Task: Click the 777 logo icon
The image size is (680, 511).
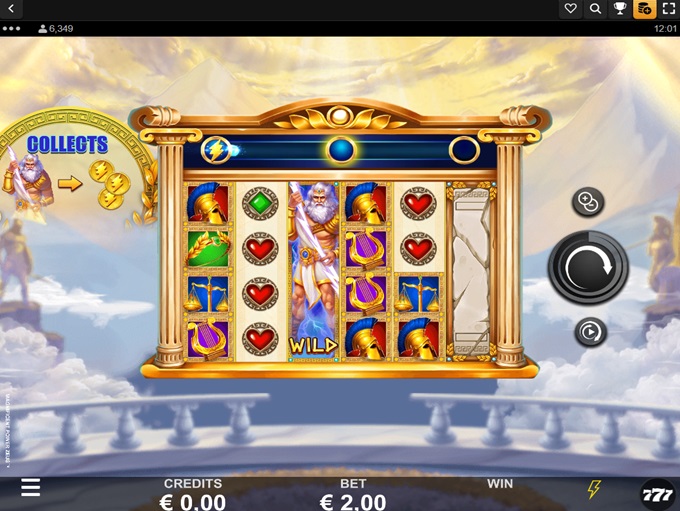Action: 657,493
